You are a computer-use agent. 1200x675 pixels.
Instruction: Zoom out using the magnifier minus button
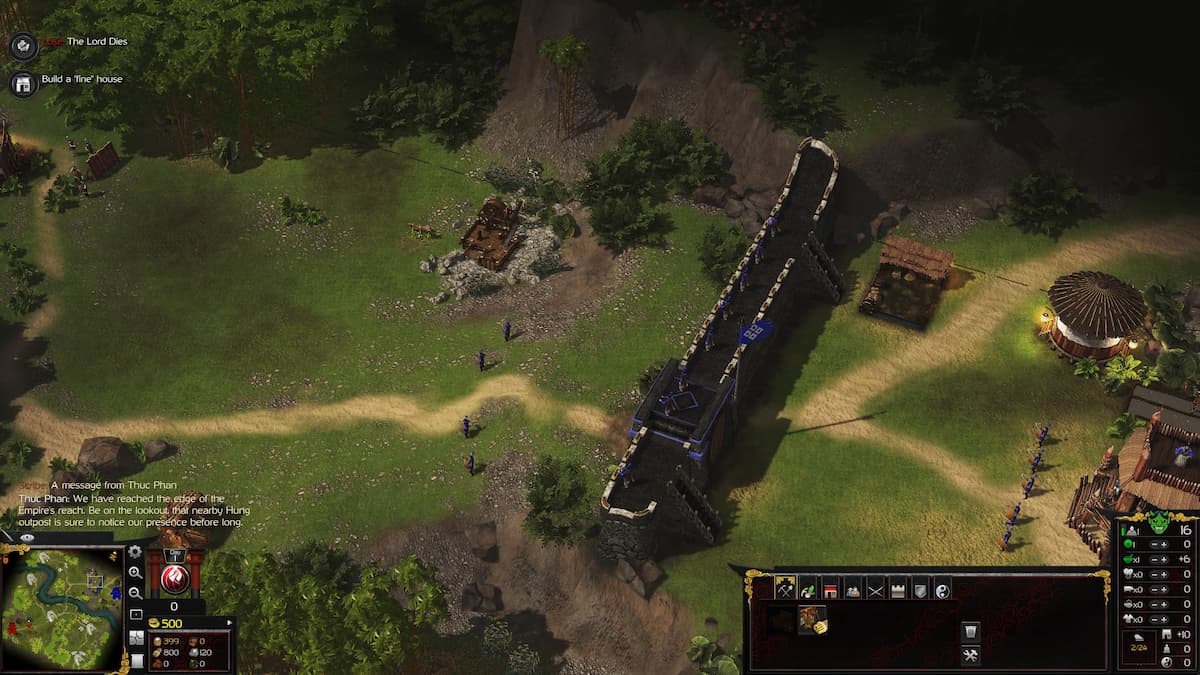(135, 593)
